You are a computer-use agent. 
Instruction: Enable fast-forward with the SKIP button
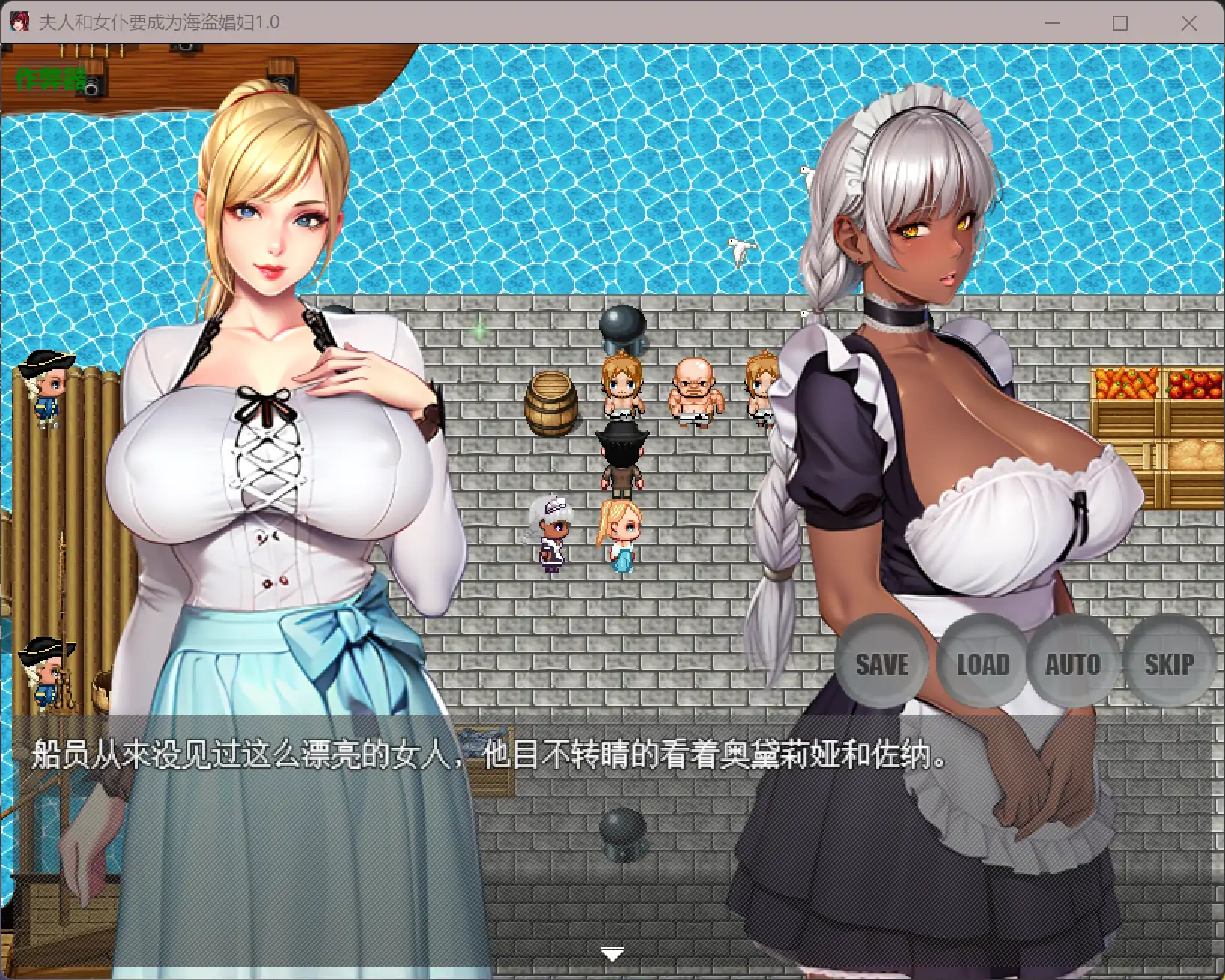1170,663
